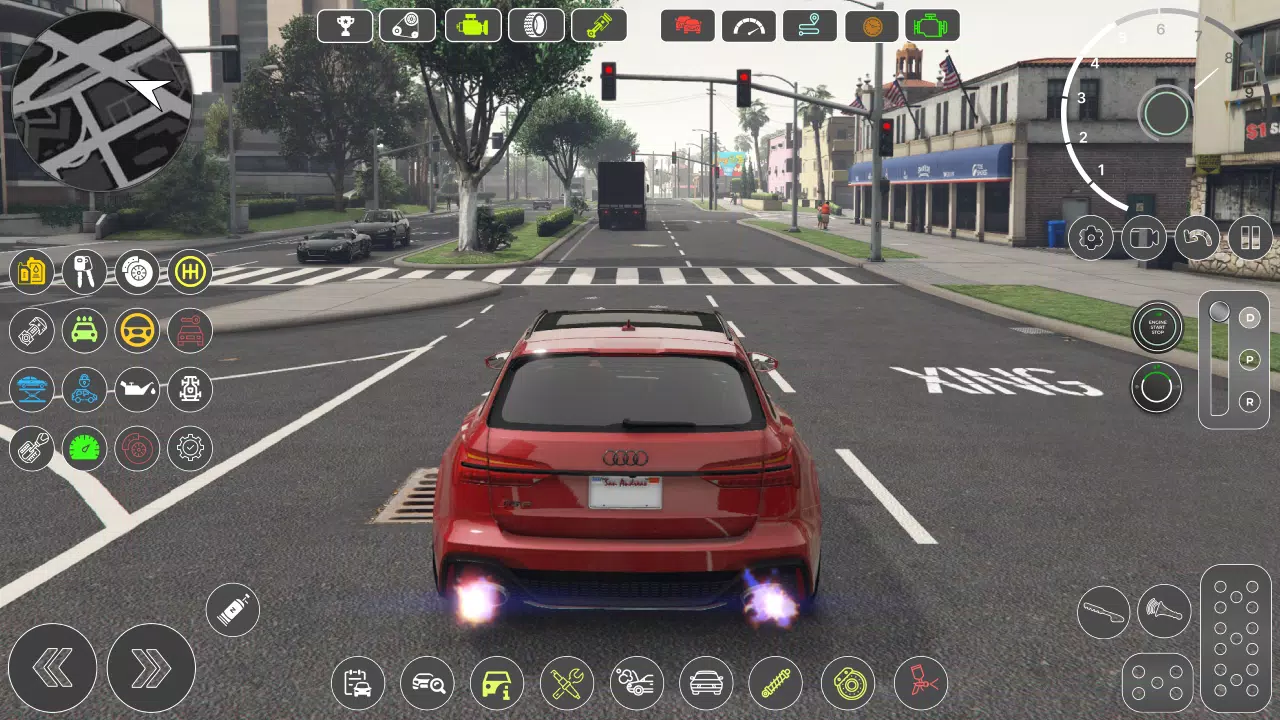This screenshot has height=720, width=1280.
Task: Select the trophy icon on top toolbar
Action: coord(344,26)
